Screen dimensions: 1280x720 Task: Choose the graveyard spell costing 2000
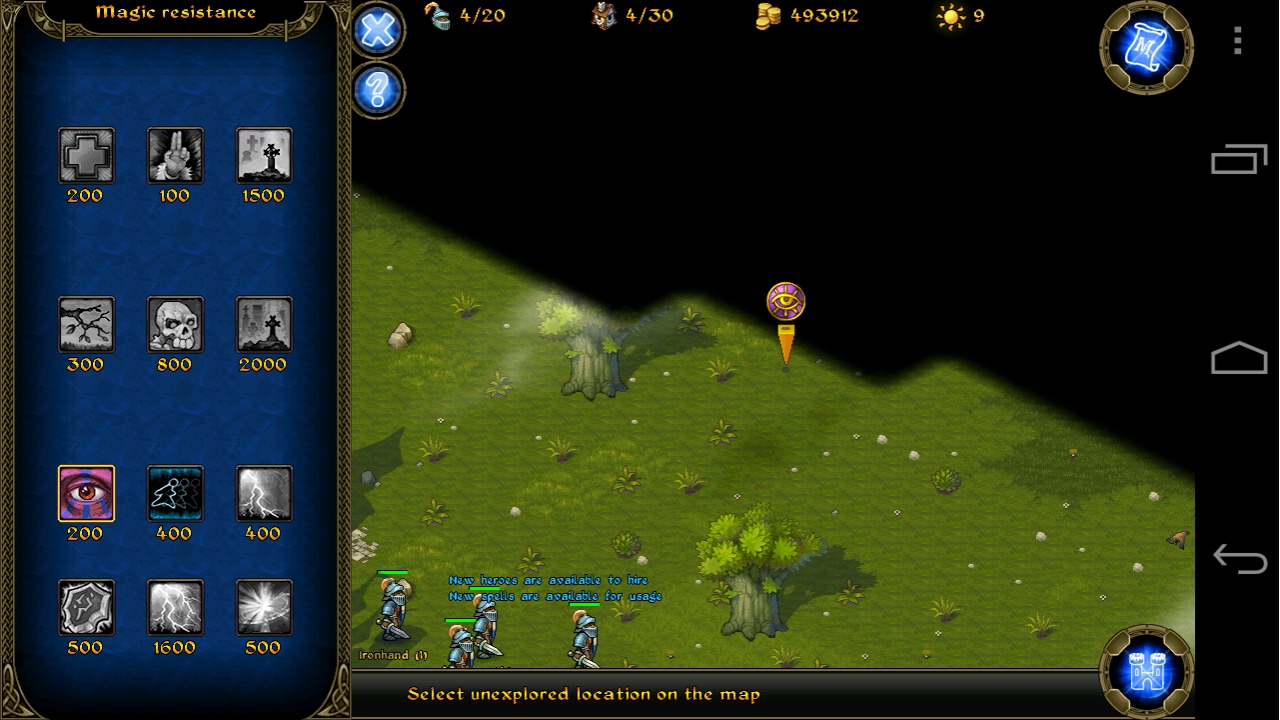coord(264,324)
